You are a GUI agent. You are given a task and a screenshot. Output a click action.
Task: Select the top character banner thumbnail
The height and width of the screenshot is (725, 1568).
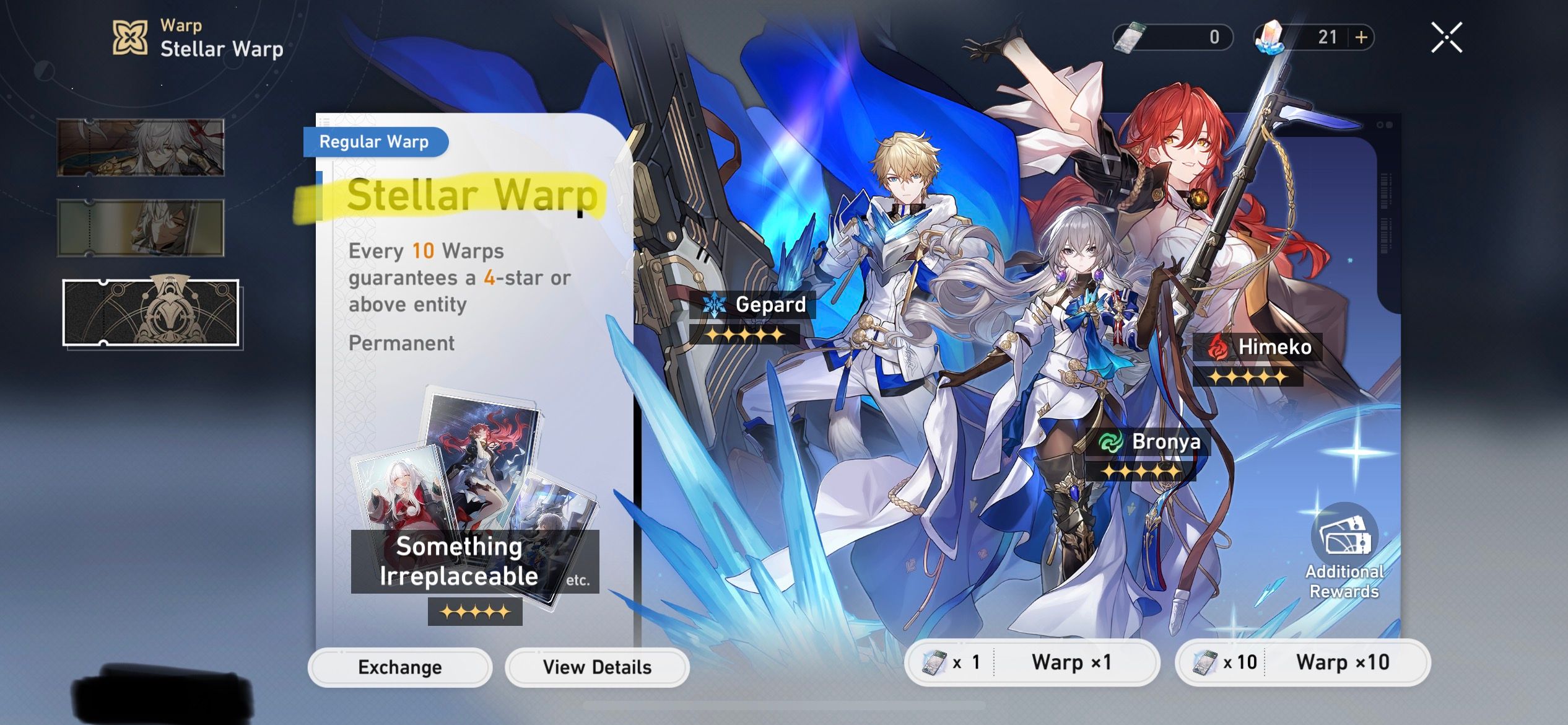tap(140, 147)
